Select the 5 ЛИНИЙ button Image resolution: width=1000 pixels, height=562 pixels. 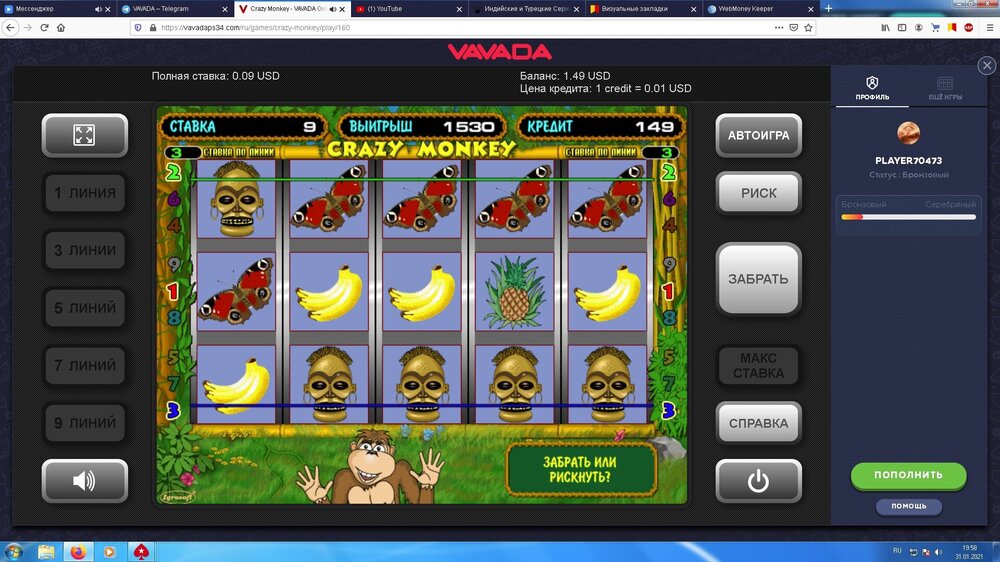point(84,308)
